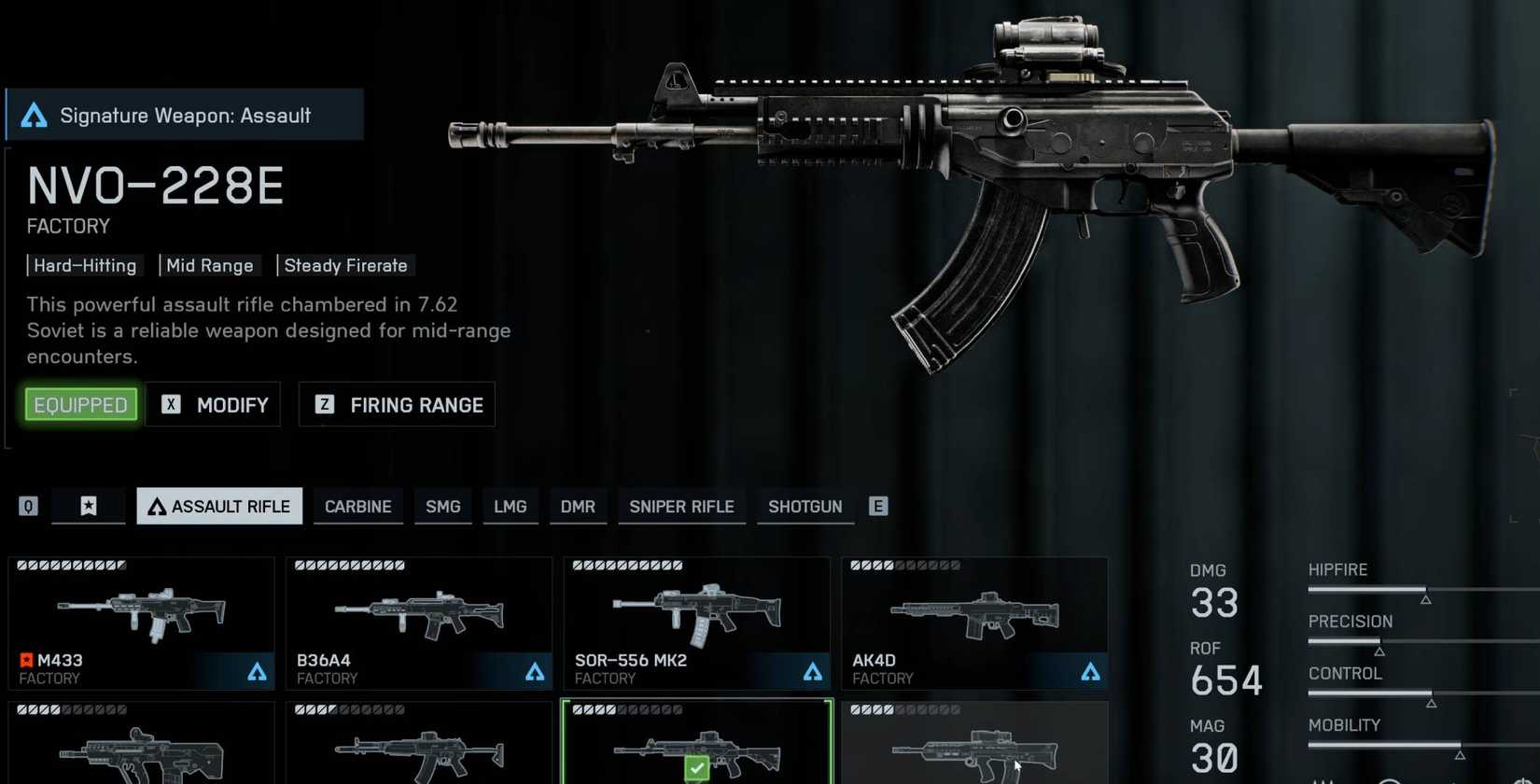Image resolution: width=1540 pixels, height=784 pixels.
Task: Click the X key icon next to MODIFY
Action: (171, 405)
